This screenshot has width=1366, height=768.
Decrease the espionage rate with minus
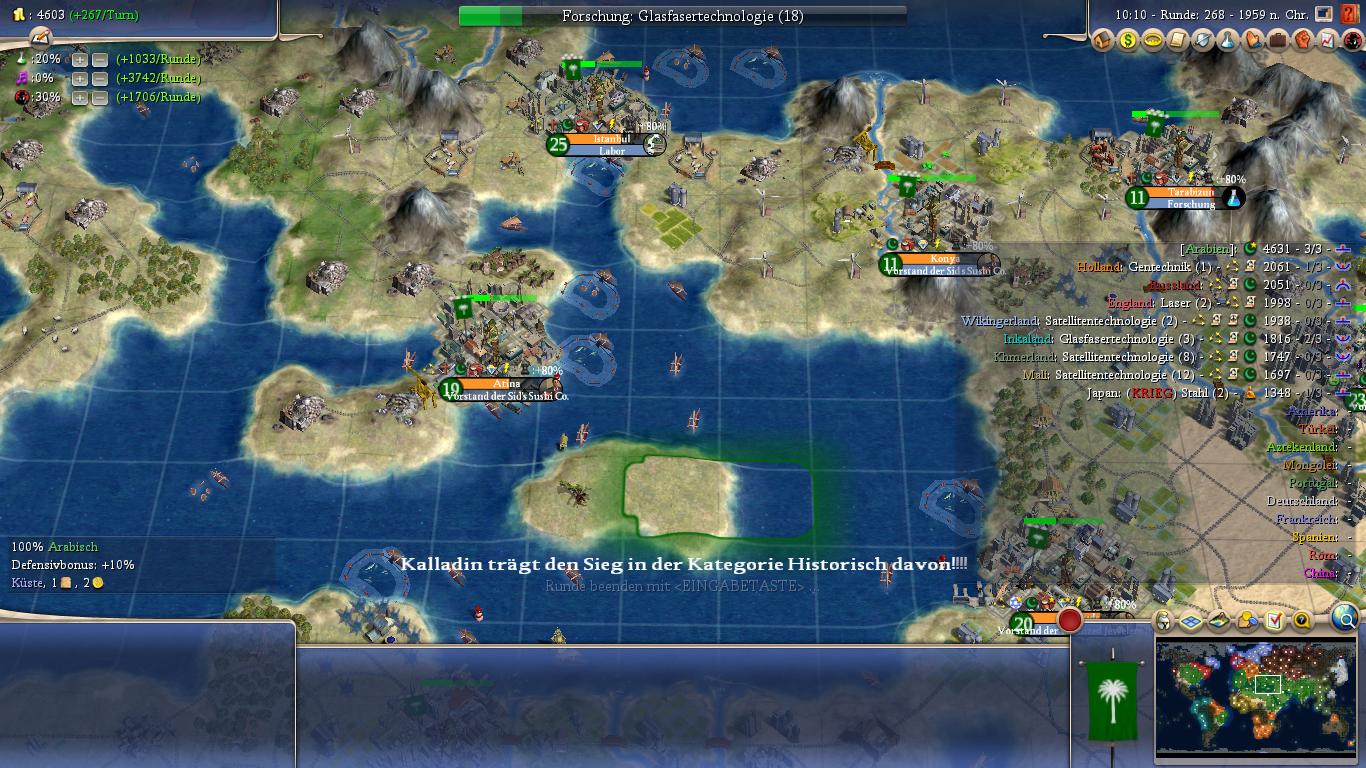coord(100,98)
